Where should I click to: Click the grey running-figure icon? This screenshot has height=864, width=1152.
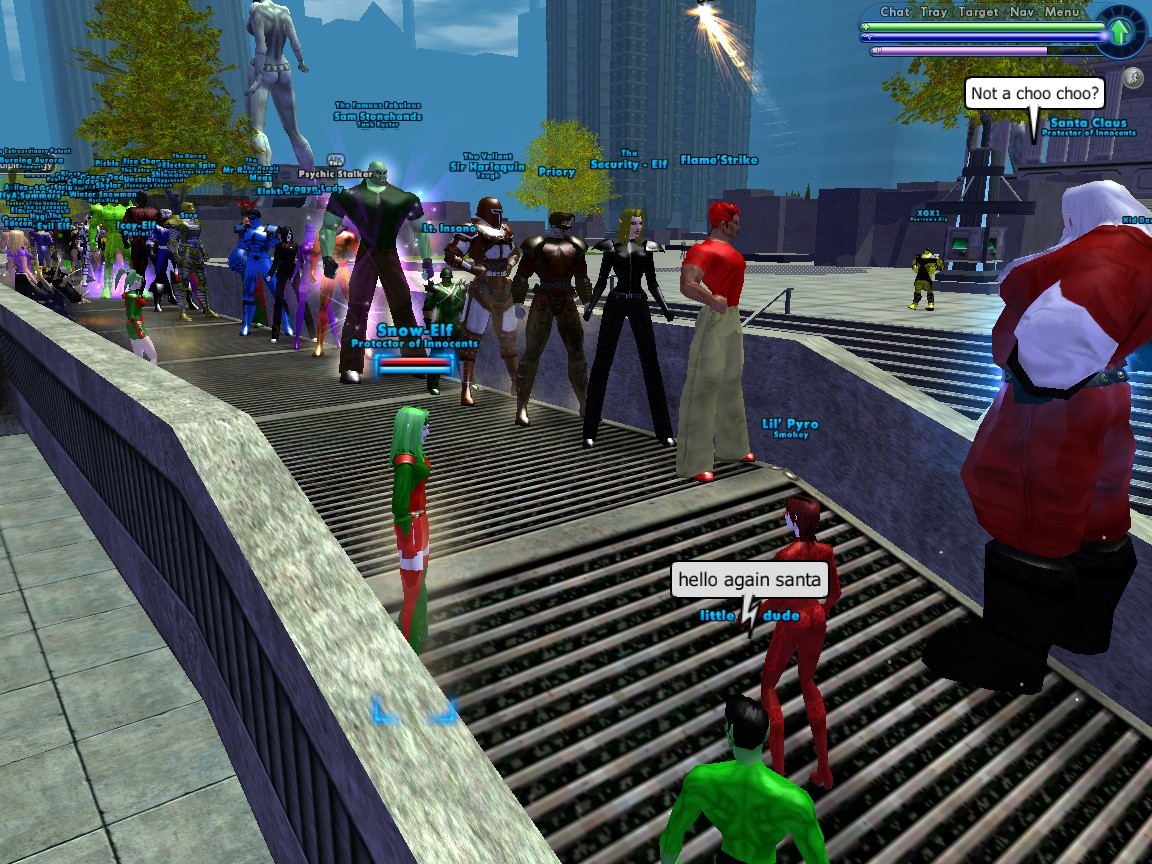tap(1133, 77)
